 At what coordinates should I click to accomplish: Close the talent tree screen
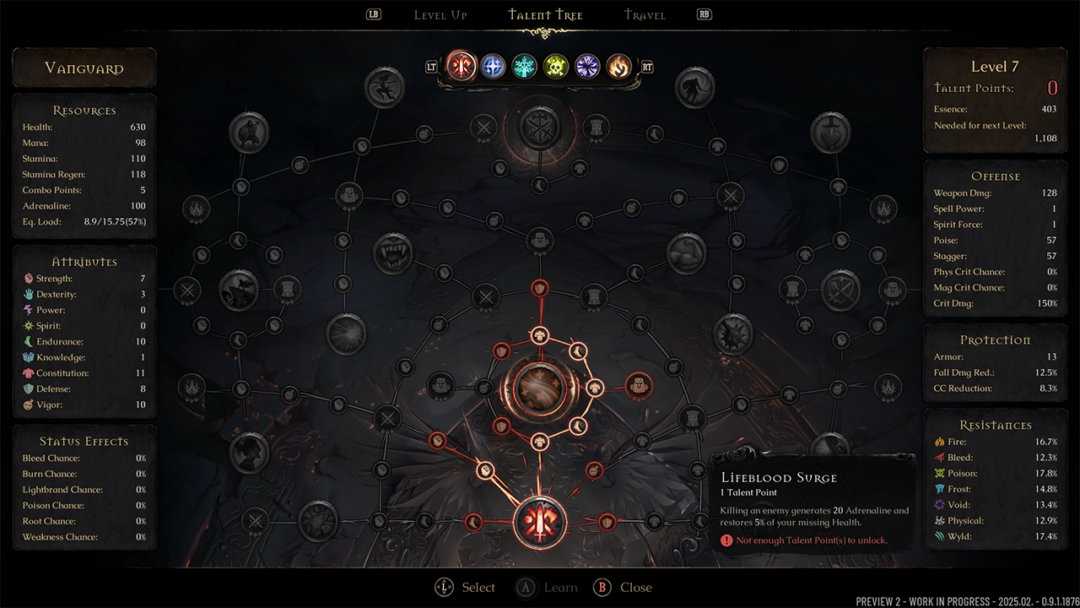click(x=622, y=587)
